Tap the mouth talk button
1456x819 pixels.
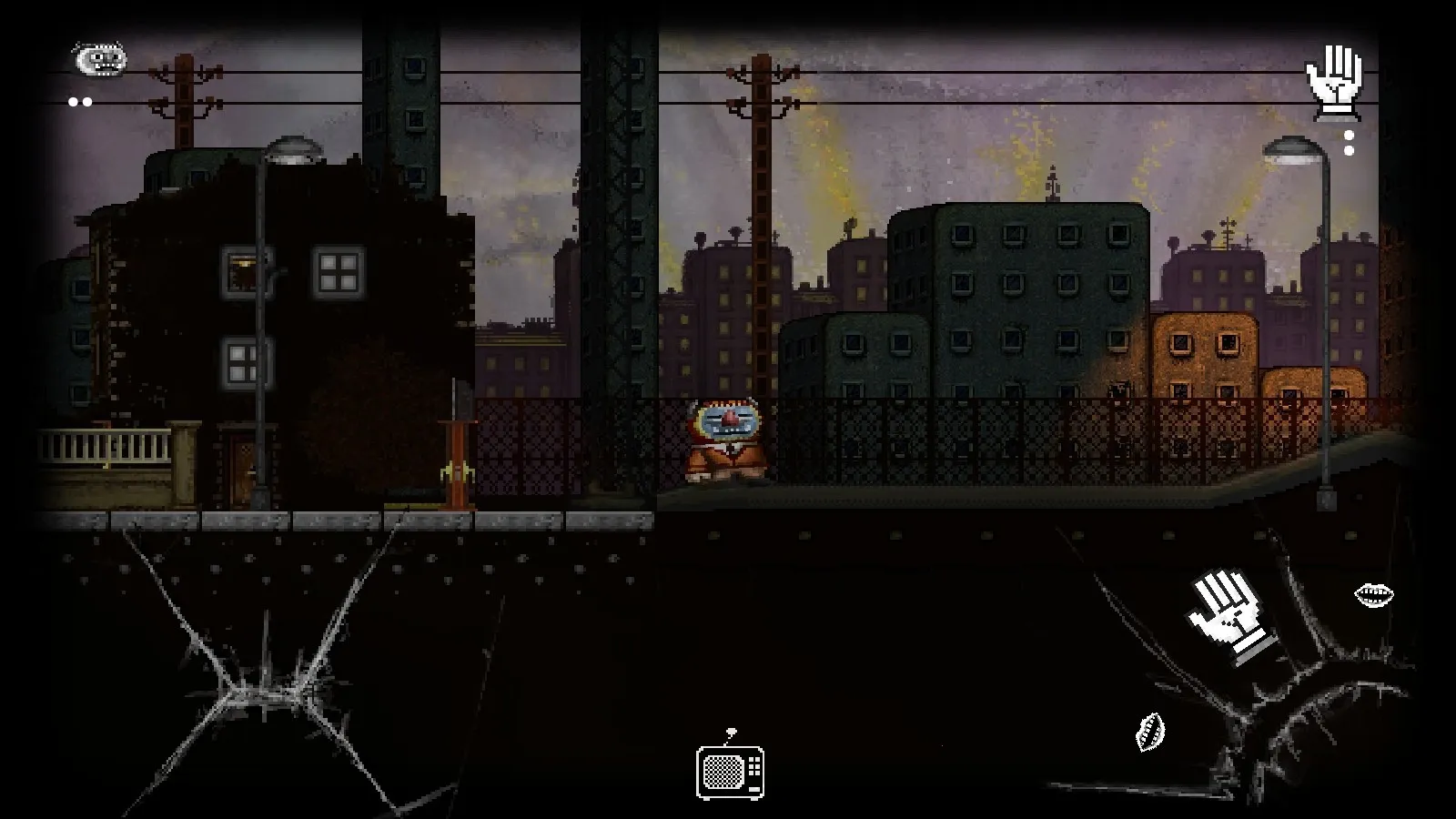(x=1373, y=596)
